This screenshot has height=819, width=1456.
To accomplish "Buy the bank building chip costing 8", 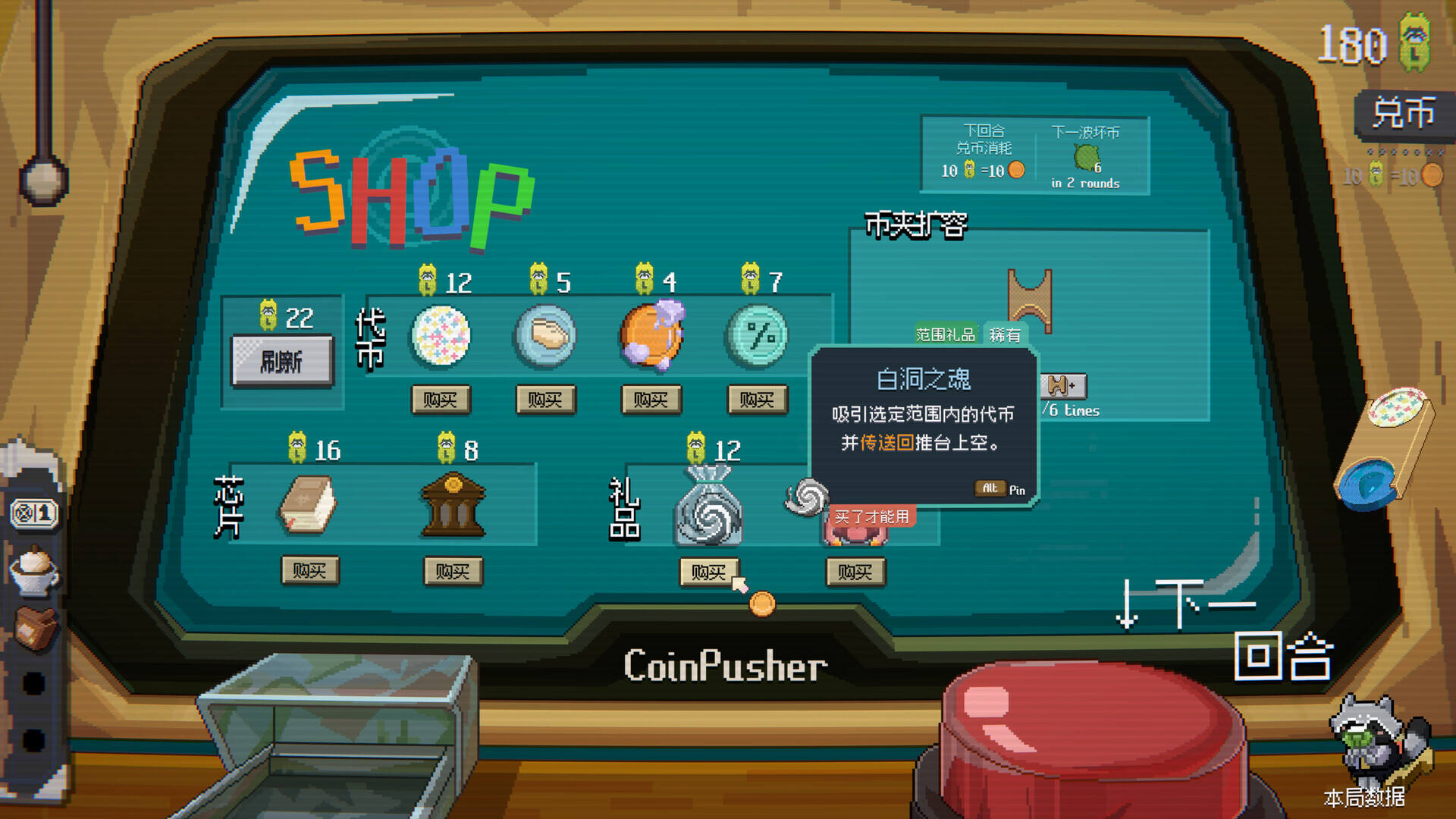I will (453, 571).
